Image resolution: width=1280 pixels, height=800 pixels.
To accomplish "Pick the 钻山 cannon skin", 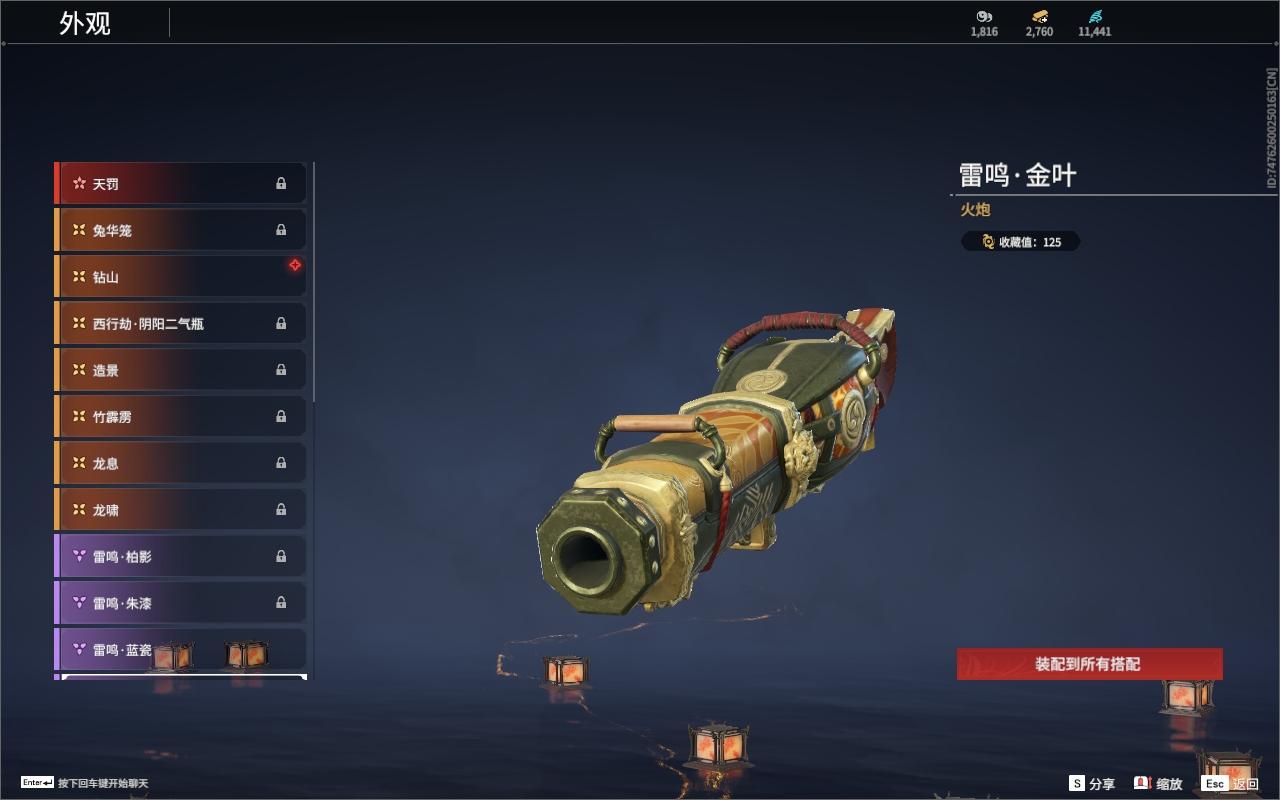I will coord(180,277).
